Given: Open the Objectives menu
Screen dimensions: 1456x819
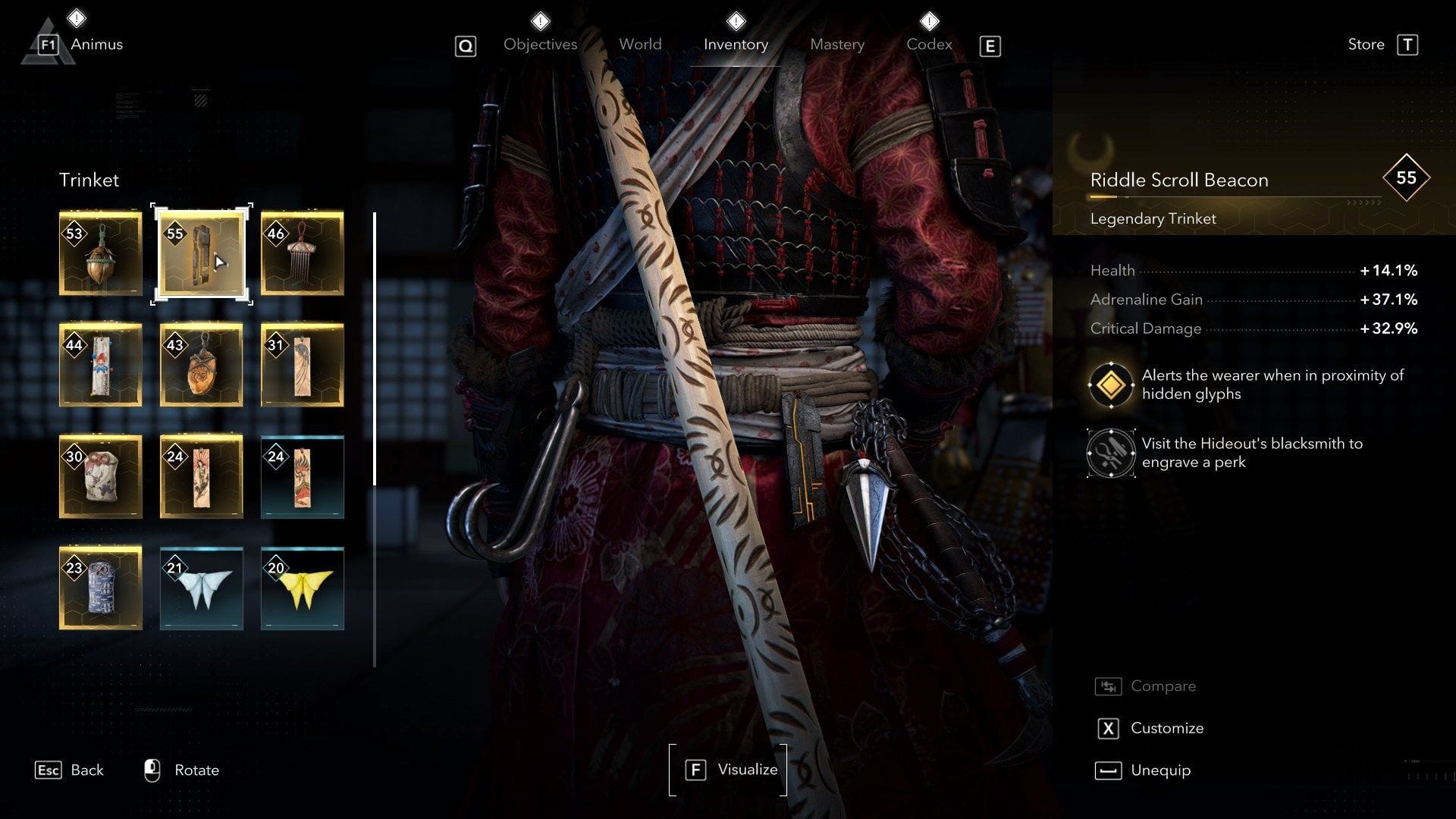Looking at the screenshot, I should [539, 44].
